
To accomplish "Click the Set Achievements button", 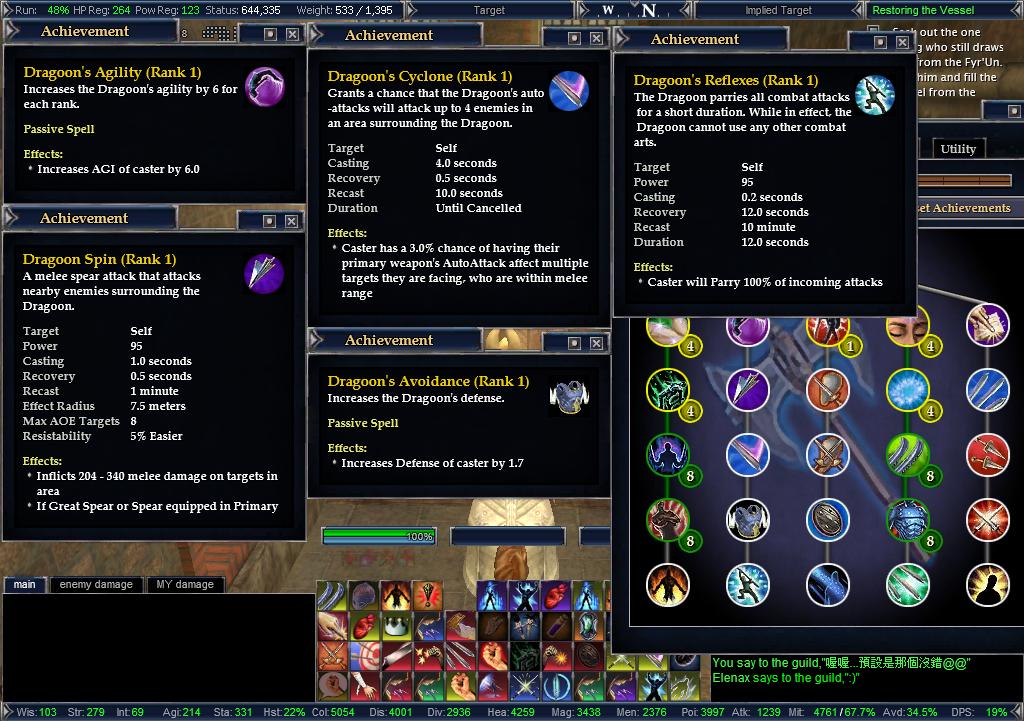I will point(962,208).
